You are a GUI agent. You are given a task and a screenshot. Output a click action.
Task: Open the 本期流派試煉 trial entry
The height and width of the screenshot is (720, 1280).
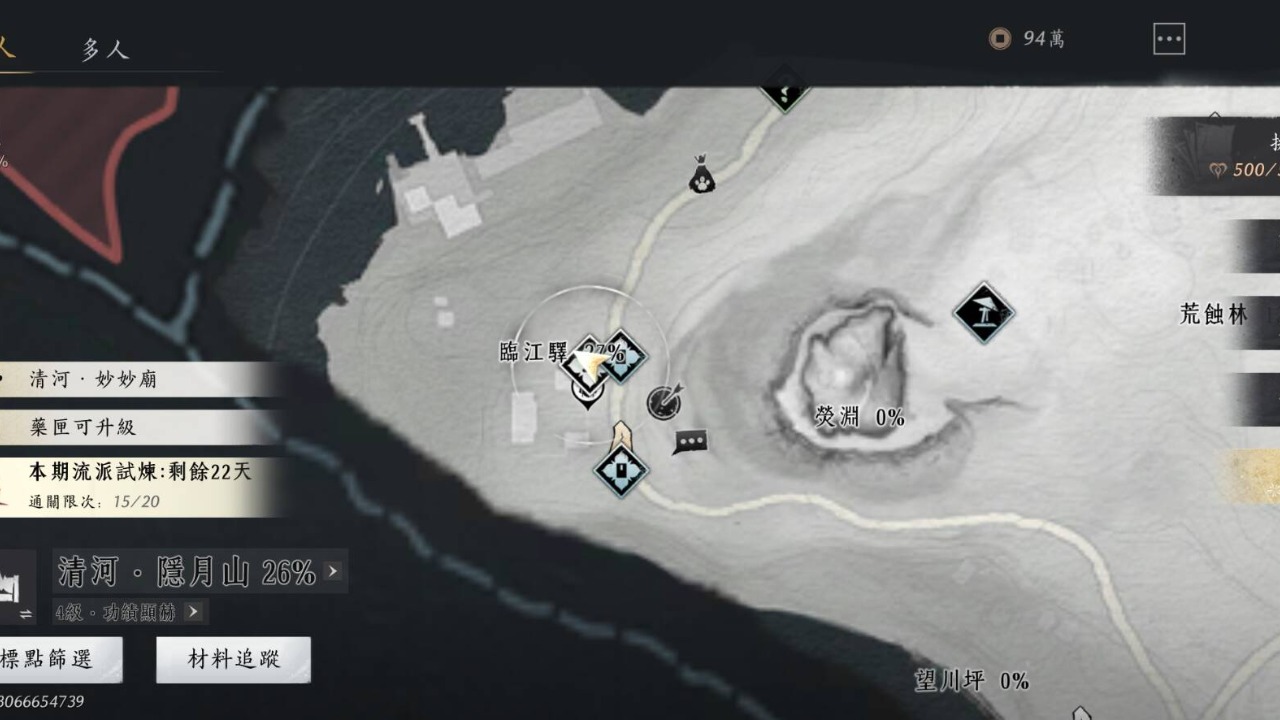tap(140, 484)
